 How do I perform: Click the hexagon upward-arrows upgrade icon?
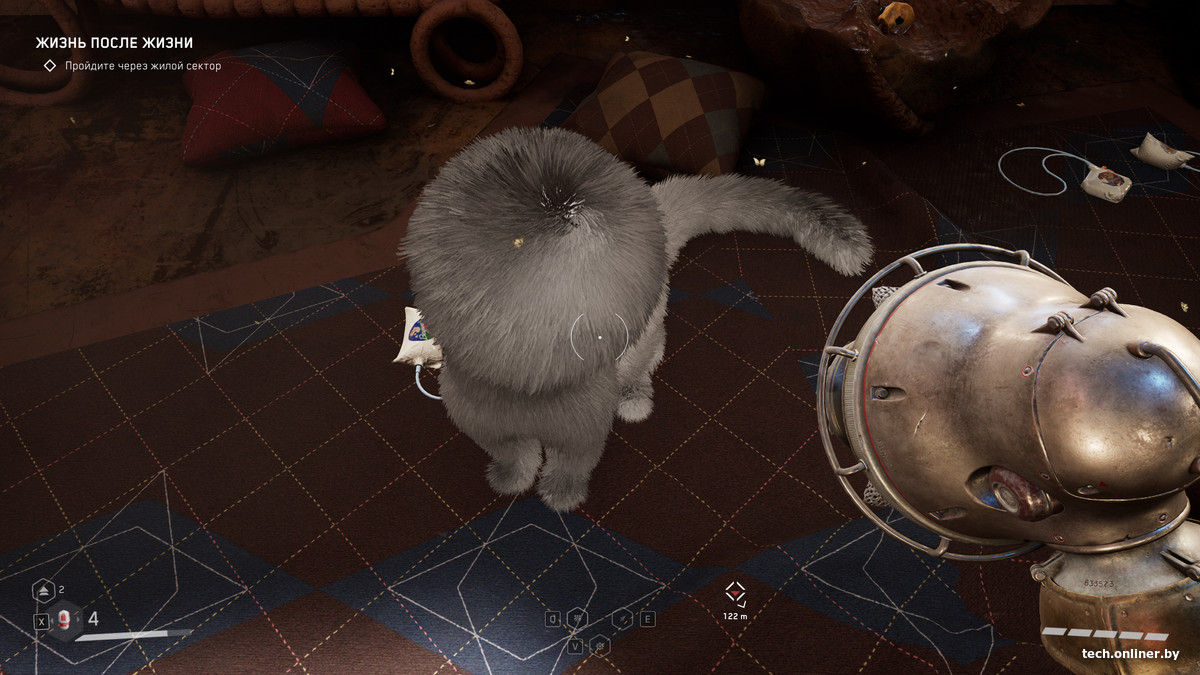pos(44,591)
